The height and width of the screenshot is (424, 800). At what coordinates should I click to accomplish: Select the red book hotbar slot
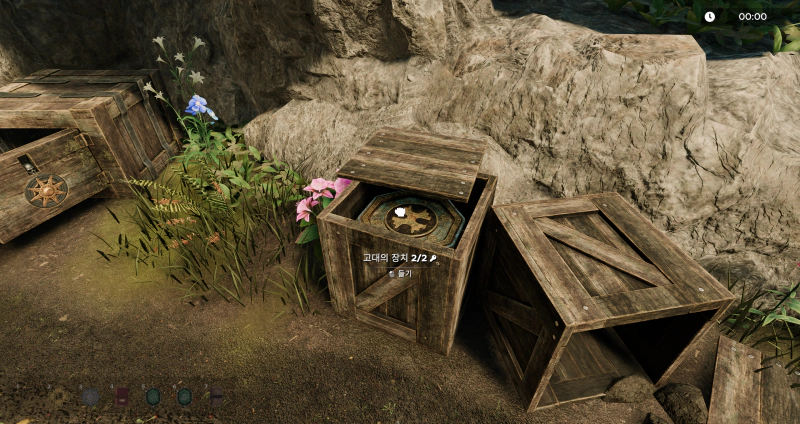pos(122,396)
